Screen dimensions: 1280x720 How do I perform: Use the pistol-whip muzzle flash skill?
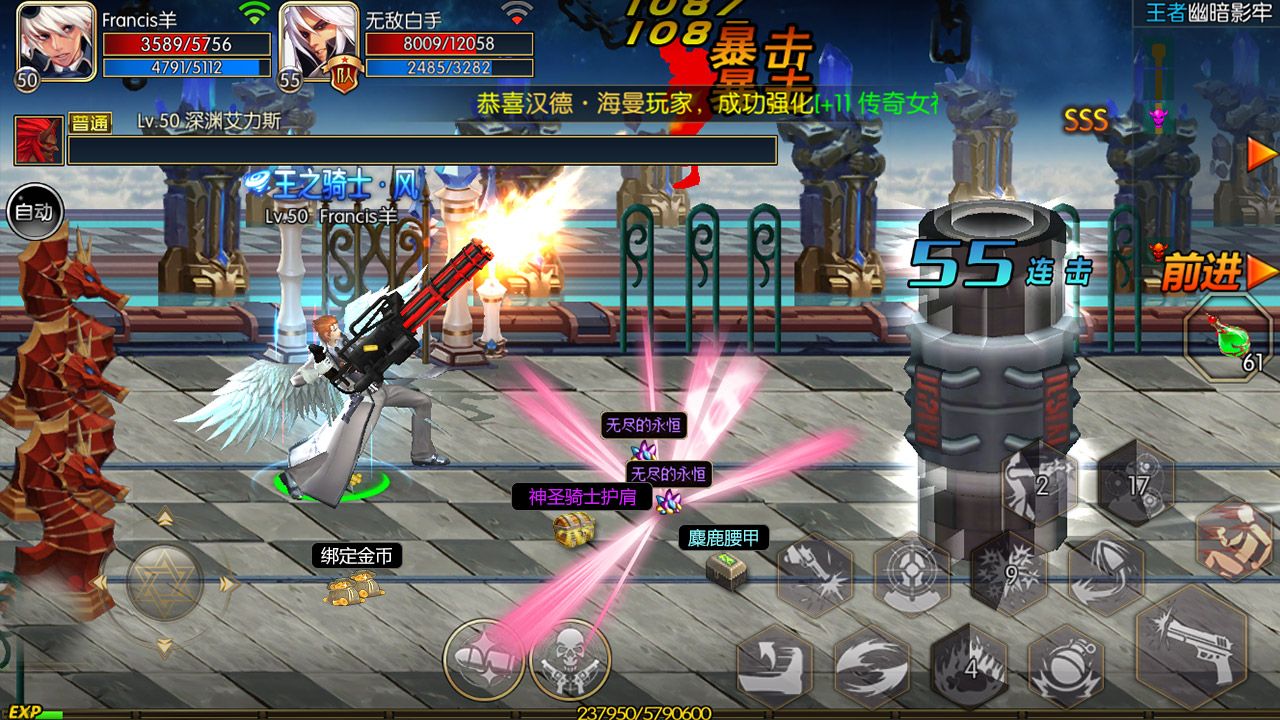coord(814,575)
